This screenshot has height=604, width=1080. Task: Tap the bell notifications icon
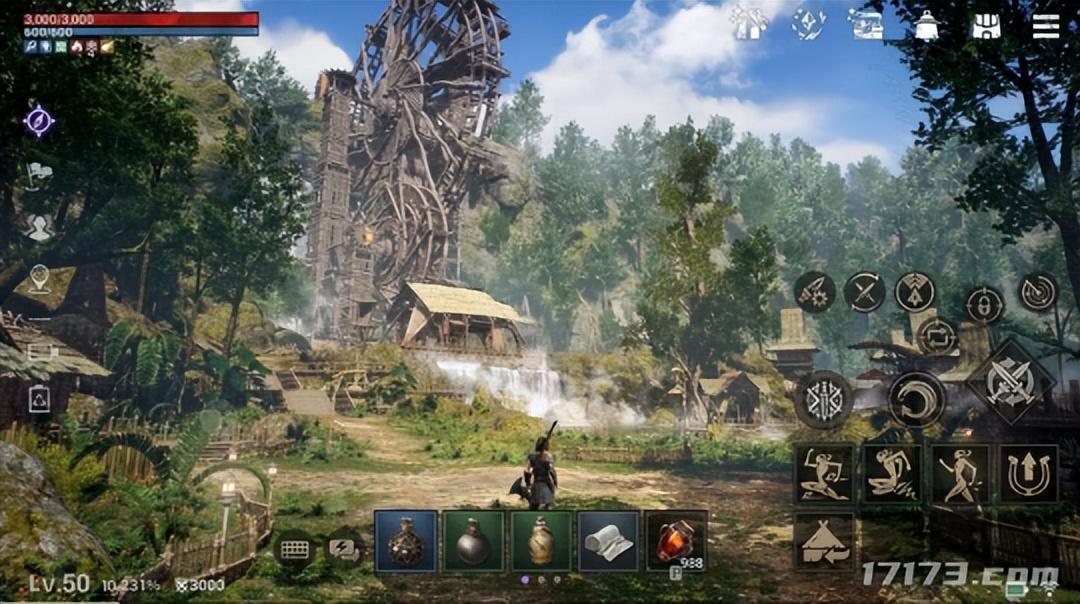[x=927, y=26]
